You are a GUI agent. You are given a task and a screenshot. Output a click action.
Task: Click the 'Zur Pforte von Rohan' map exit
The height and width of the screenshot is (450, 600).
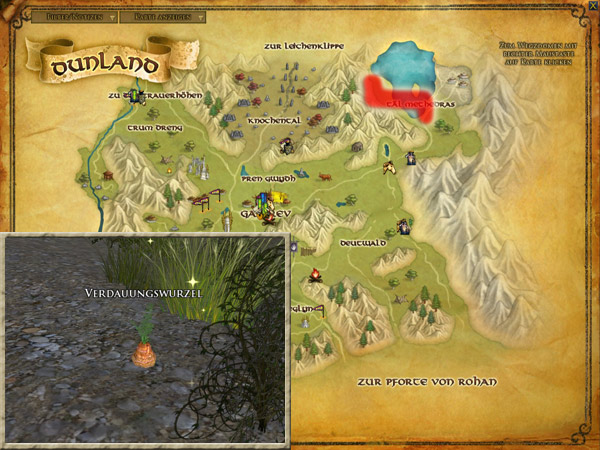[x=425, y=382]
